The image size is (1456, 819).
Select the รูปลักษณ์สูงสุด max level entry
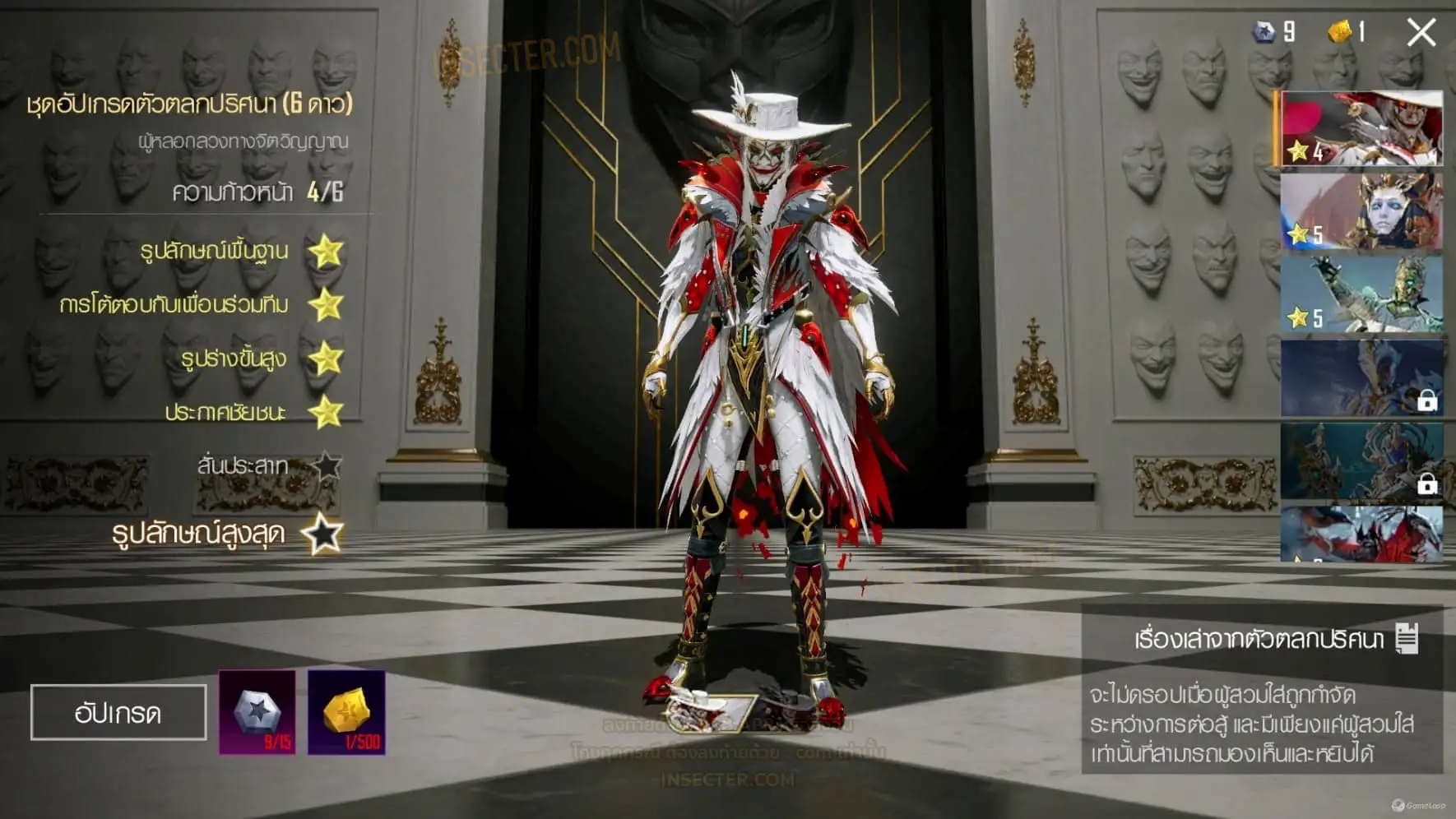pos(199,534)
